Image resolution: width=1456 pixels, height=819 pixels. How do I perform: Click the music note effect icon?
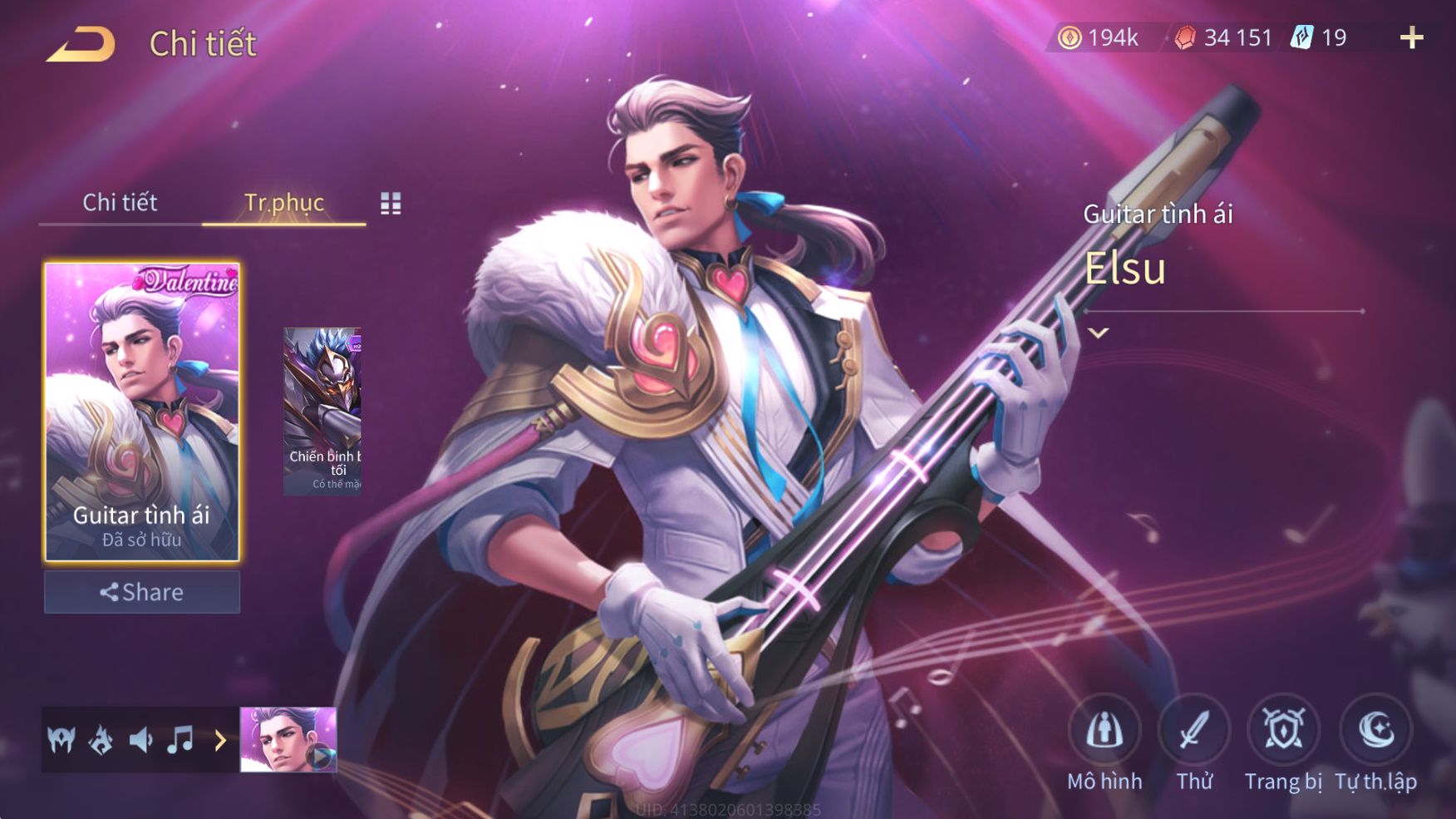[x=180, y=739]
